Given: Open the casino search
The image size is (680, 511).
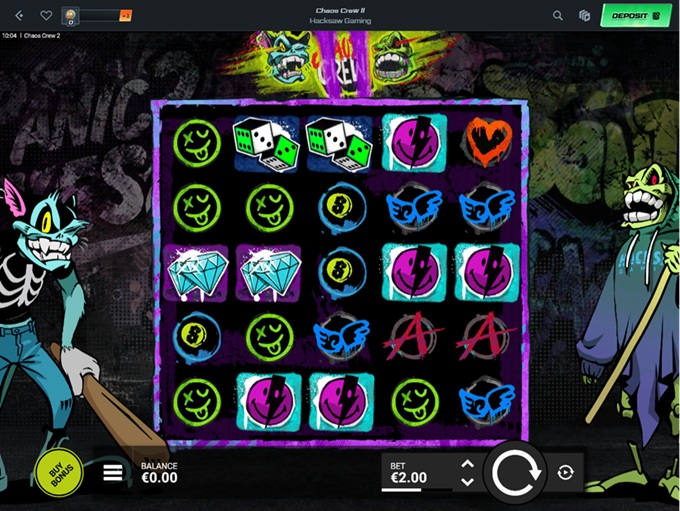Looking at the screenshot, I should (x=558, y=15).
